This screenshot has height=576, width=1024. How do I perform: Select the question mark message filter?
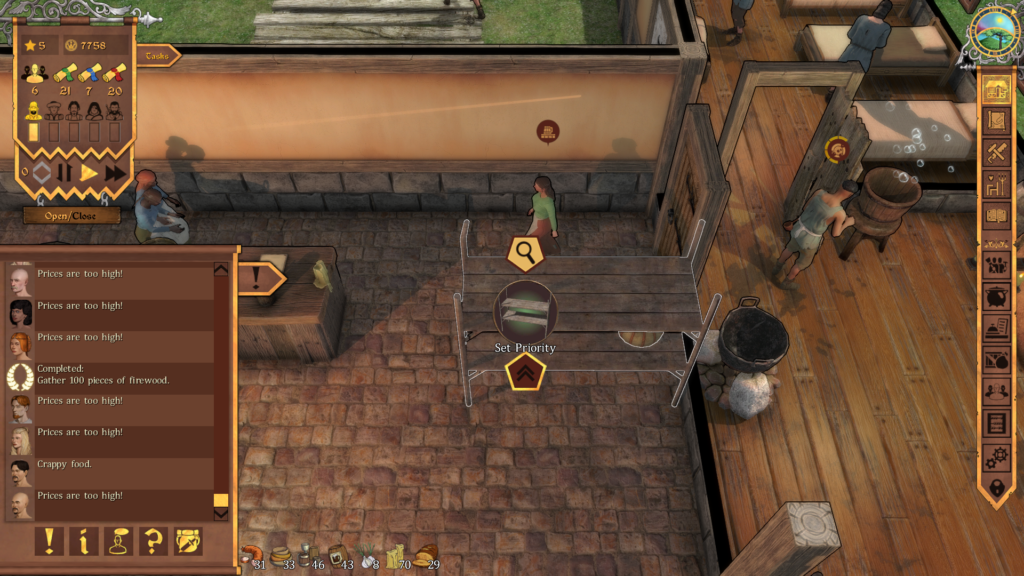pyautogui.click(x=154, y=541)
